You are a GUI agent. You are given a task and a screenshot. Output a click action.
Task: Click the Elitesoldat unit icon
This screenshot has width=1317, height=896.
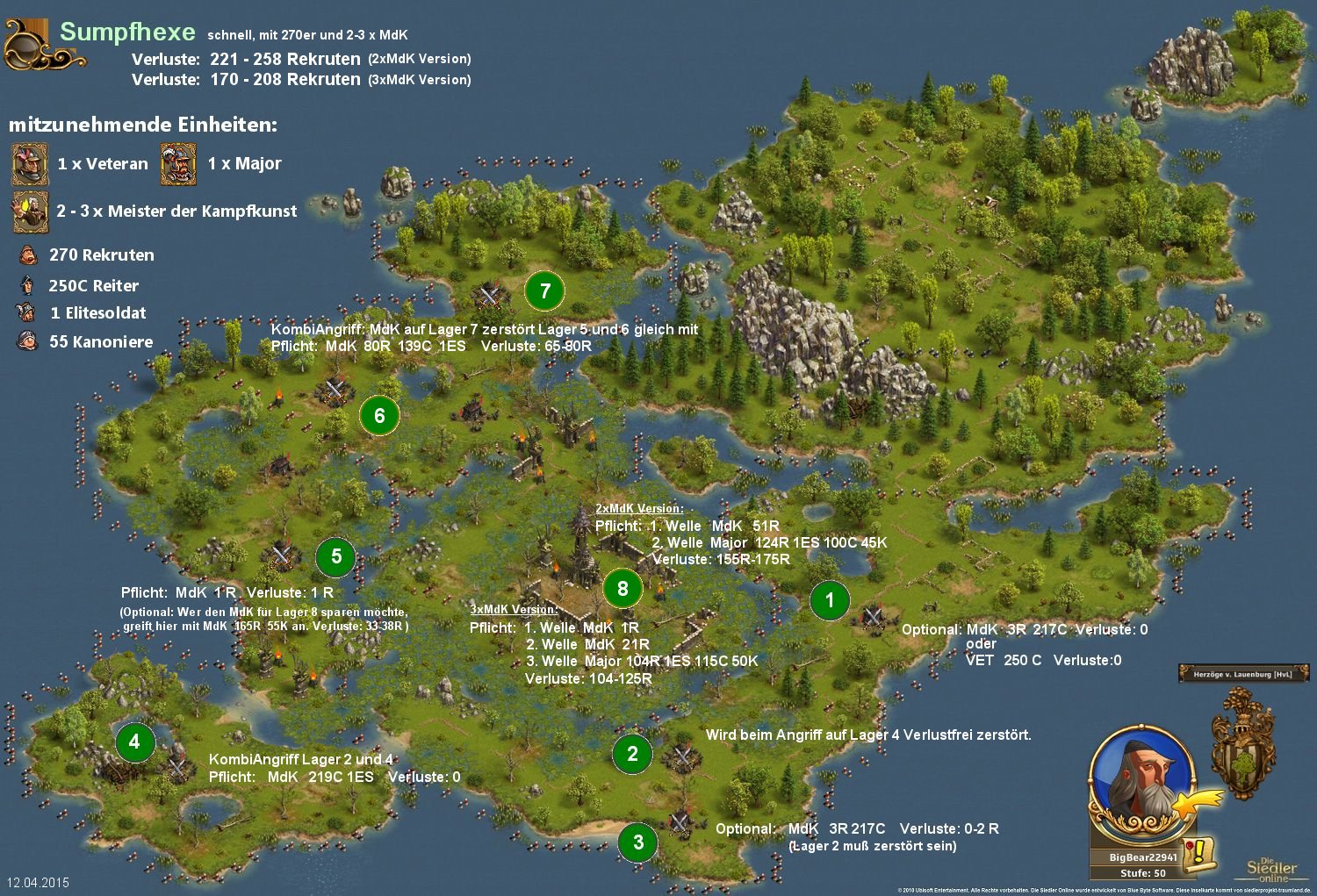(26, 312)
